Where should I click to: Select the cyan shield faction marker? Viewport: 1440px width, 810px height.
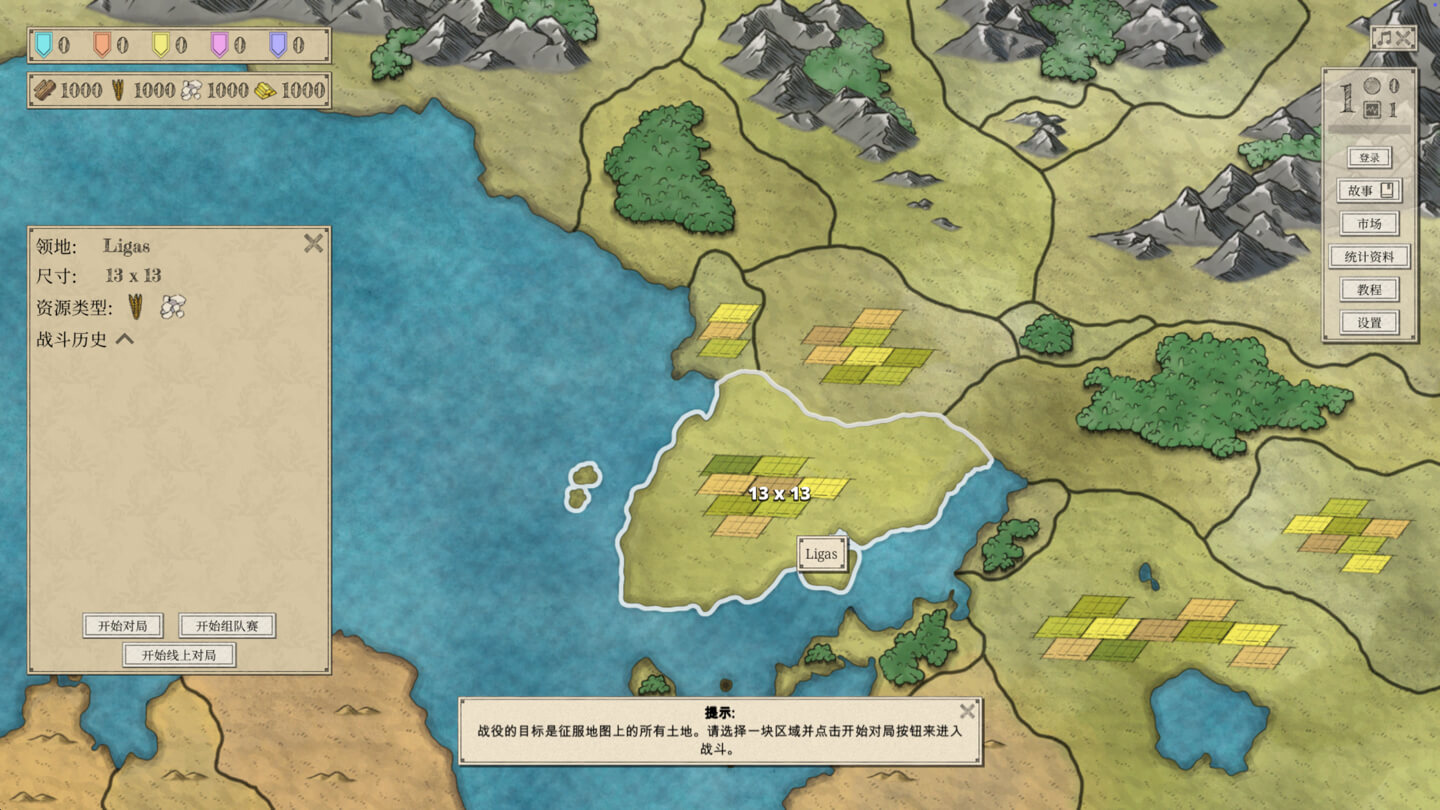tap(42, 44)
